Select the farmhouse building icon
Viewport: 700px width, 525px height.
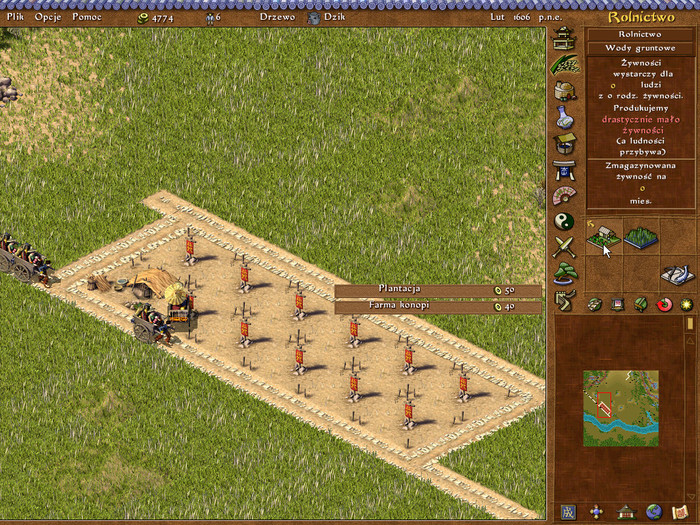(x=603, y=238)
